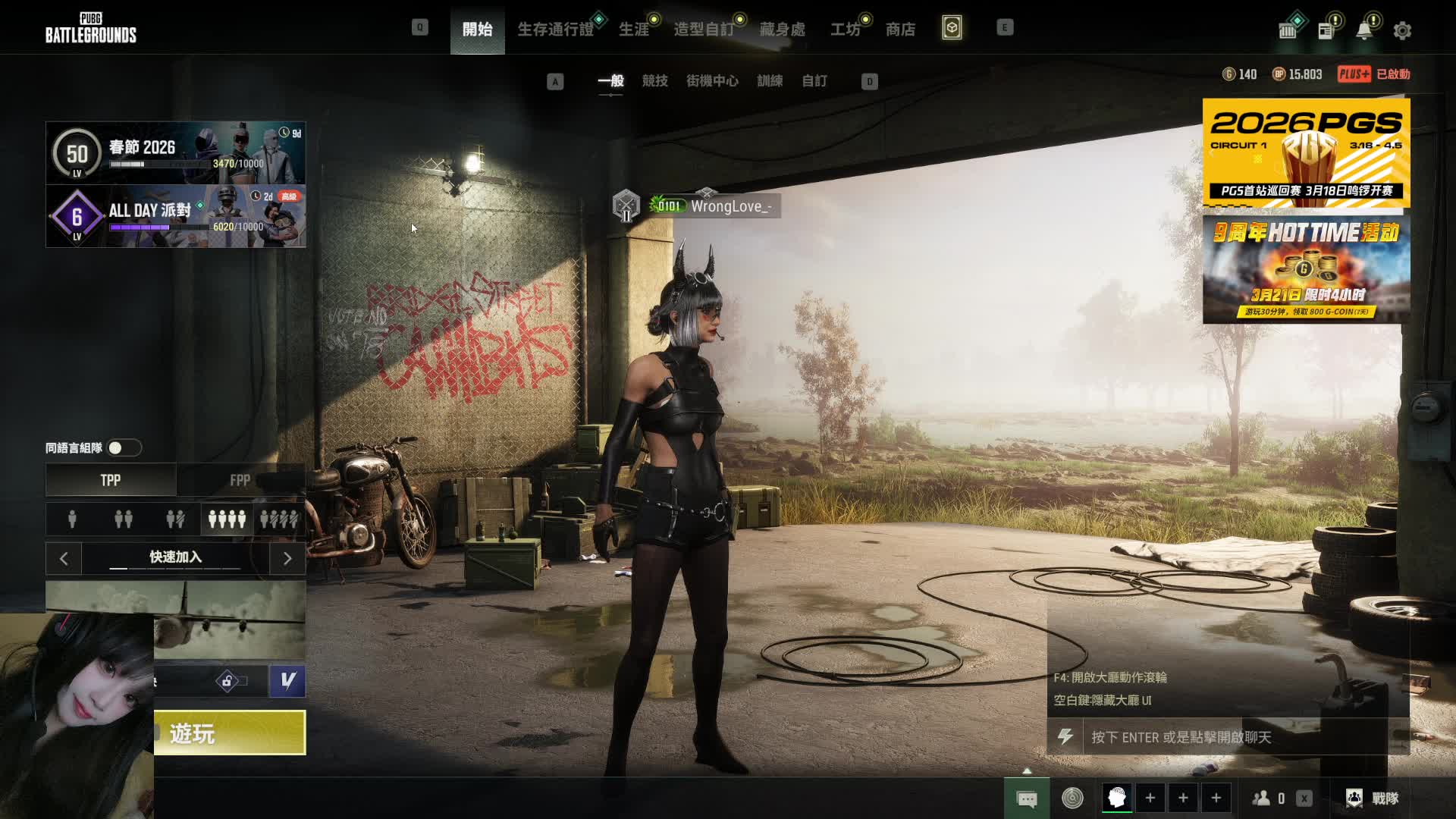The height and width of the screenshot is (819, 1456).
Task: Switch perspective to FPP mode
Action: coord(240,480)
